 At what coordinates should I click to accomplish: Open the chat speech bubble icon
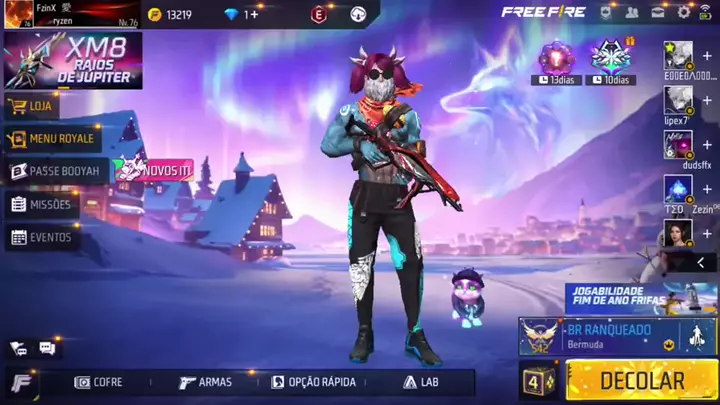[47, 348]
